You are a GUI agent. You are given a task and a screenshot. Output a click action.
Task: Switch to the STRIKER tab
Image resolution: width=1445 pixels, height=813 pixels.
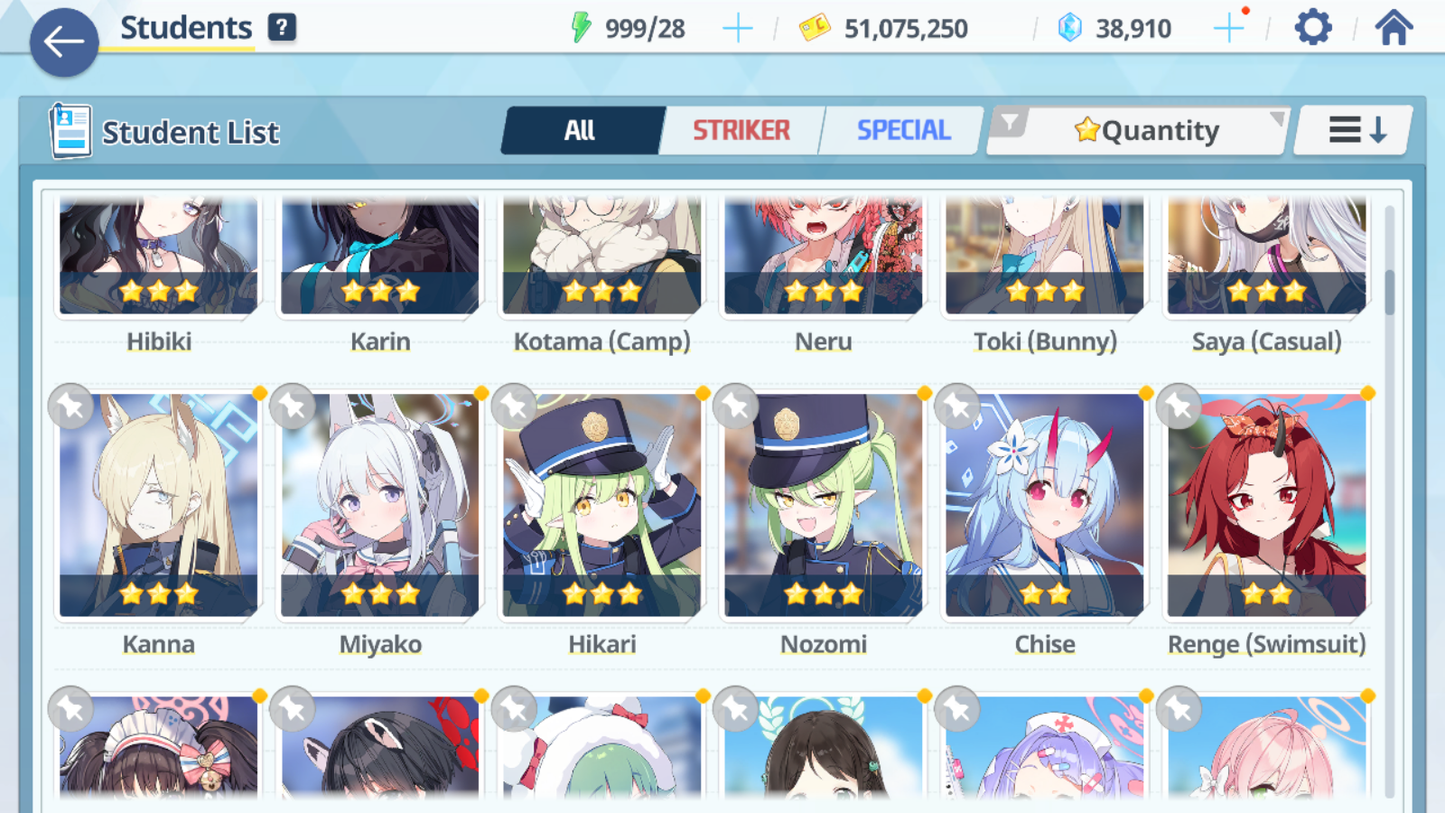(740, 130)
